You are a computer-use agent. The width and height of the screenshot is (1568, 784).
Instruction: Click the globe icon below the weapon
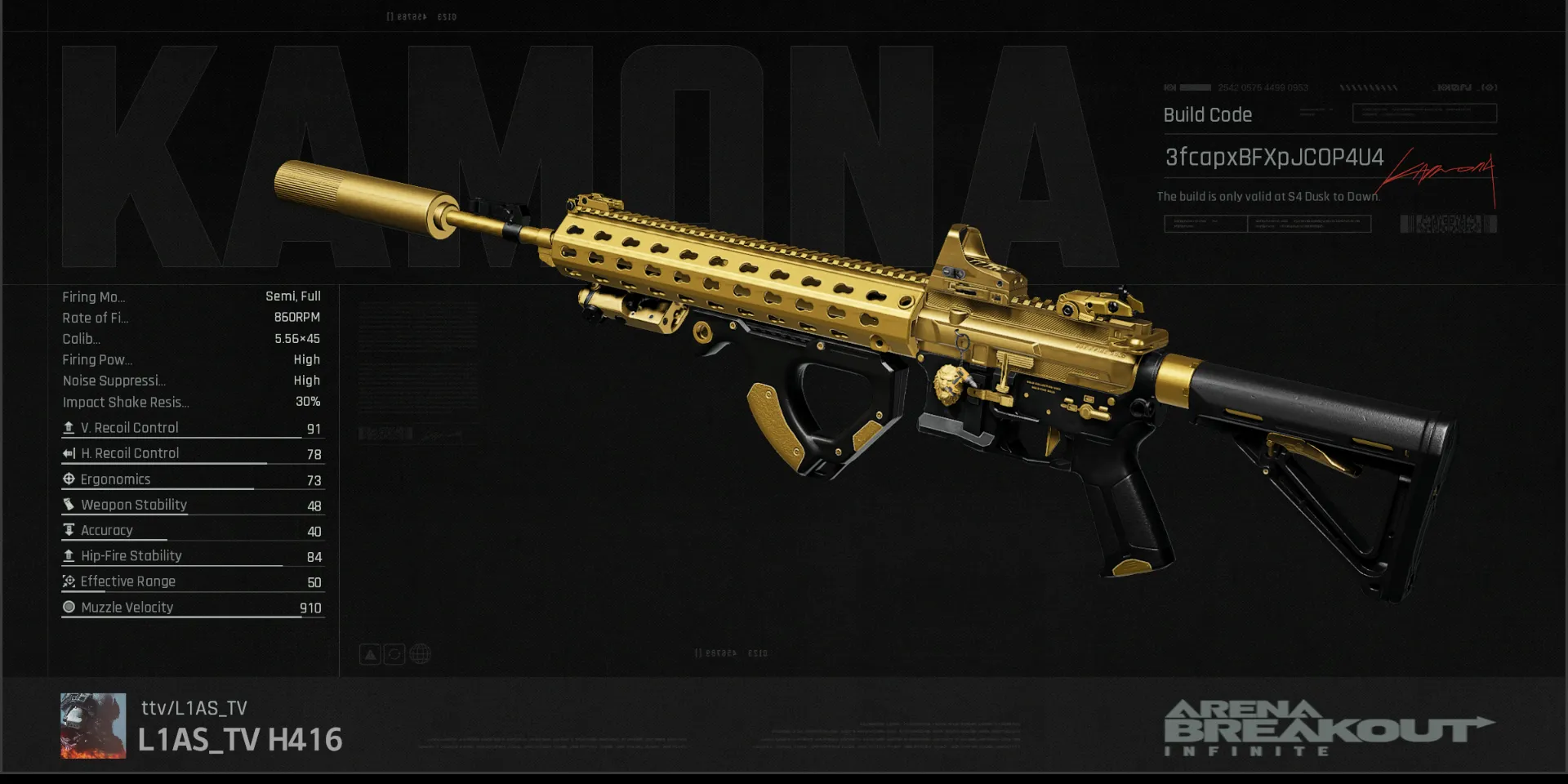tap(420, 654)
